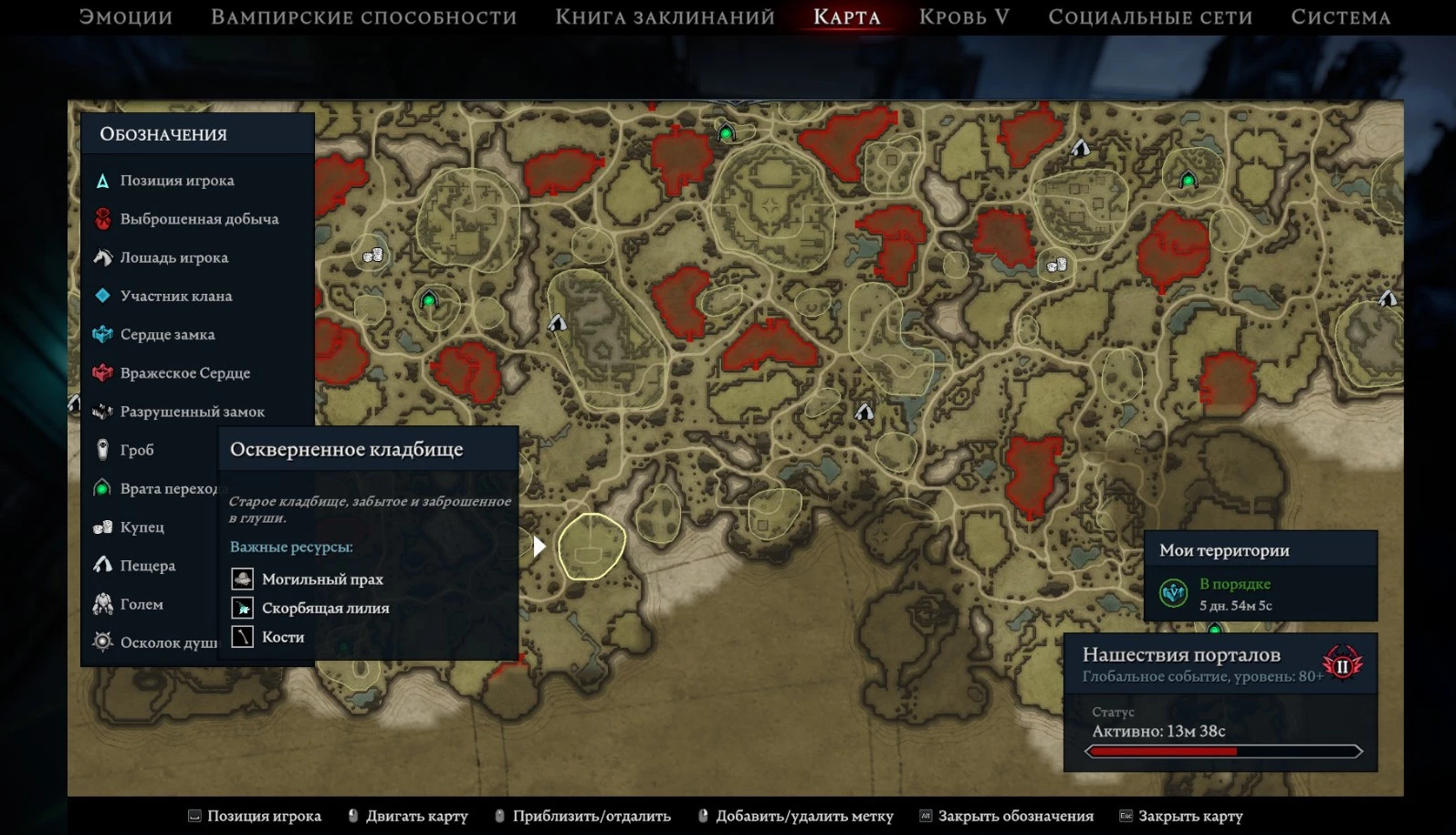Switch to the Кровь V tab
Screen dimensions: 1456x835
pyautogui.click(x=964, y=17)
